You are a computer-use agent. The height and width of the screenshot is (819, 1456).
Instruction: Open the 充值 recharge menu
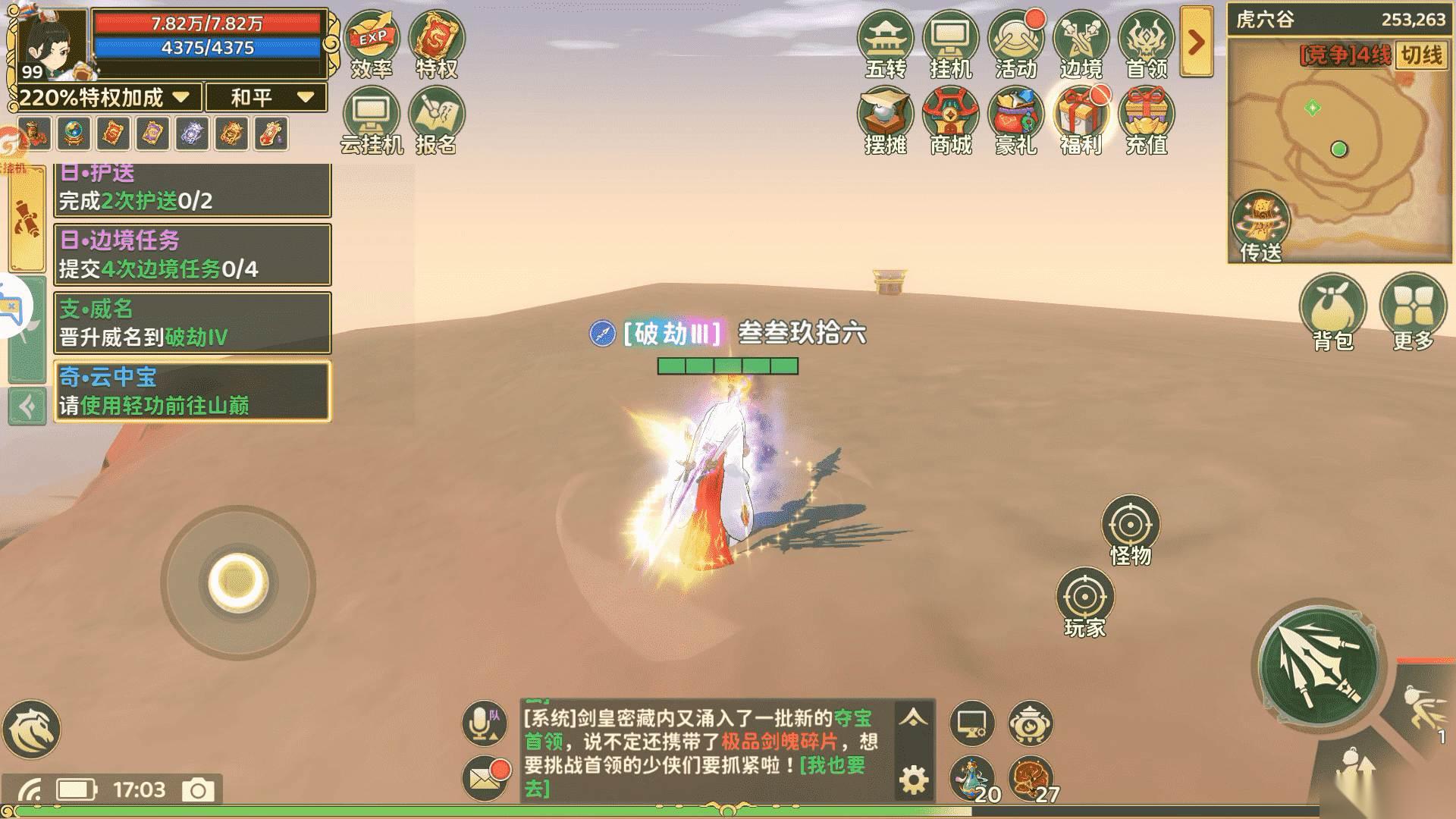pyautogui.click(x=1146, y=120)
